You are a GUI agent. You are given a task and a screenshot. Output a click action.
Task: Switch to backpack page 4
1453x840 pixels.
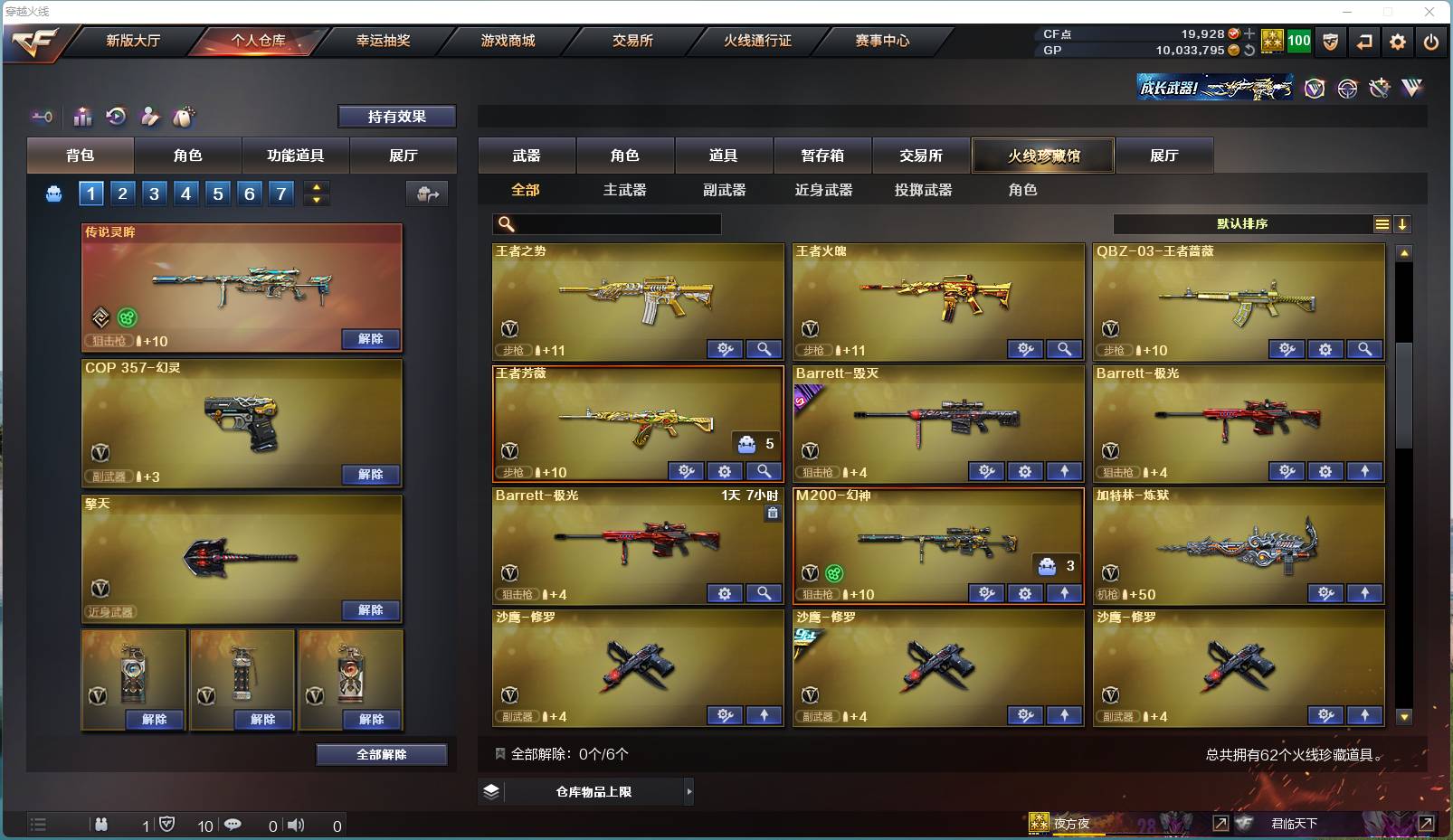click(x=185, y=193)
